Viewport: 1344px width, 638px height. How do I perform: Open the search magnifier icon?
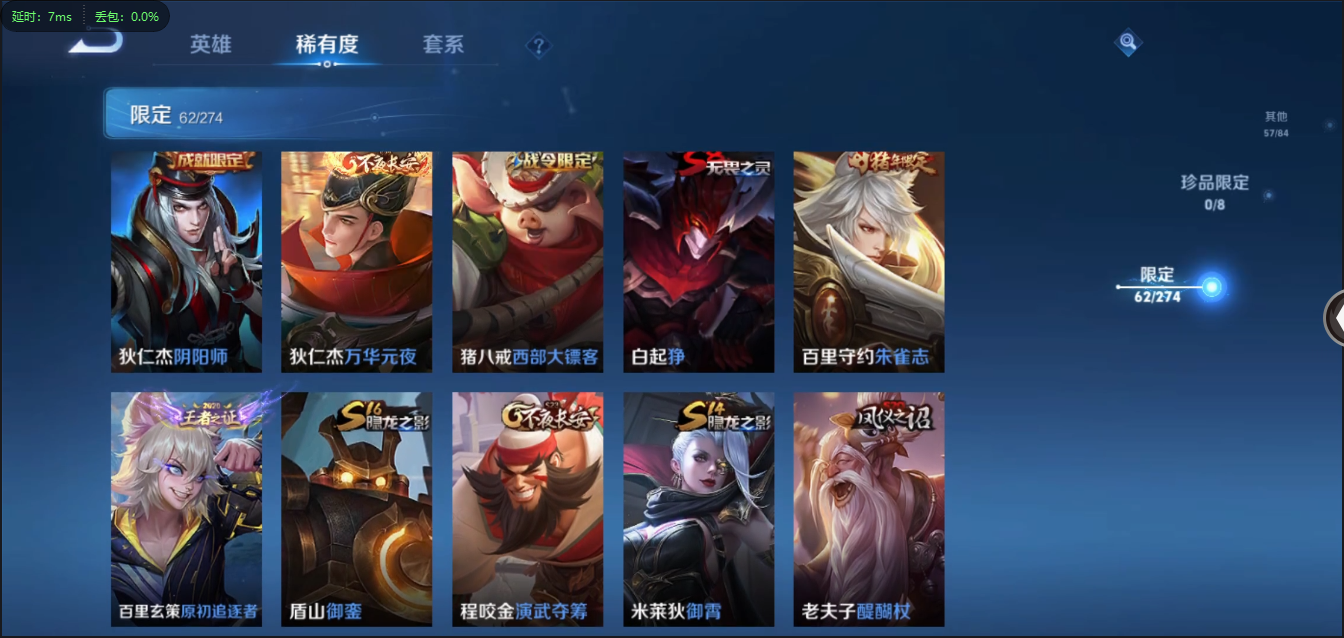(1128, 42)
